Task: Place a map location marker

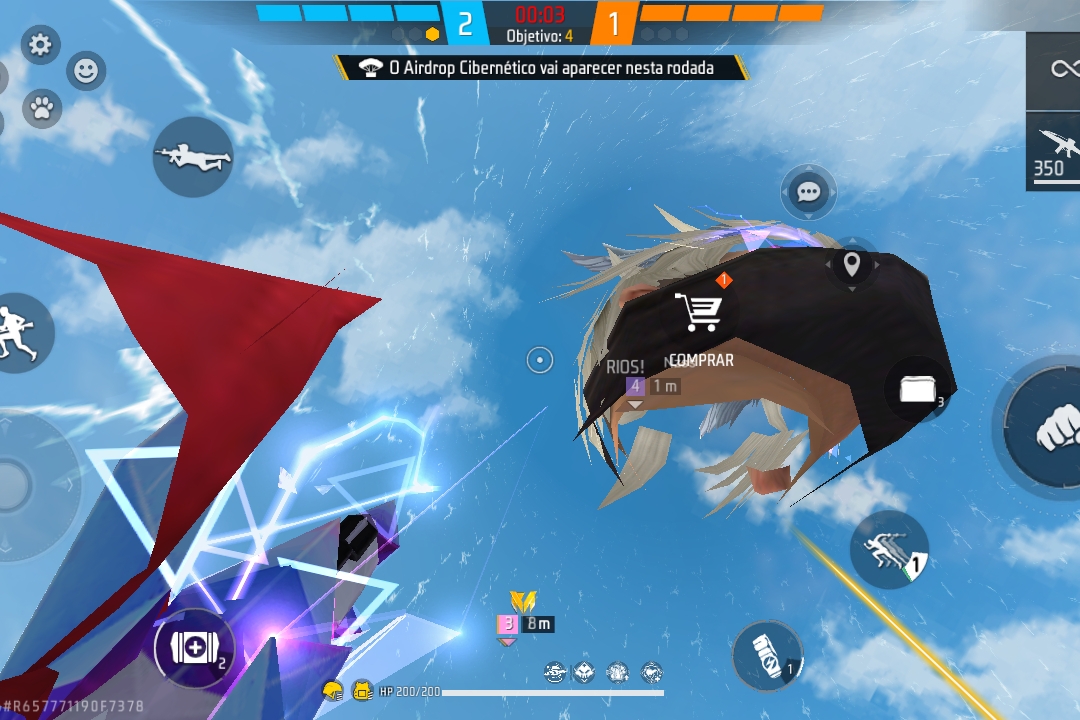Action: click(852, 265)
